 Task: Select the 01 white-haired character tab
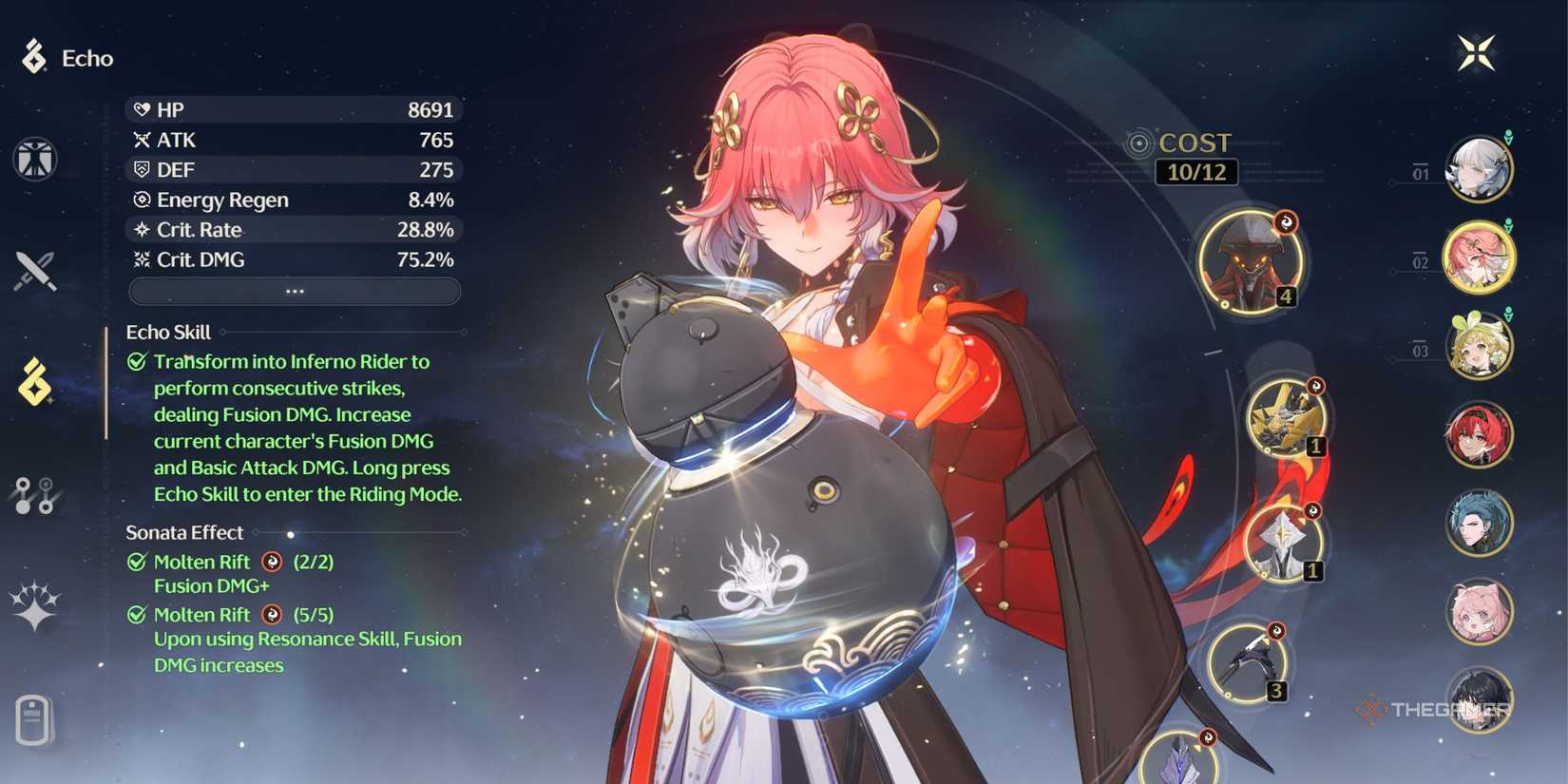click(1480, 169)
